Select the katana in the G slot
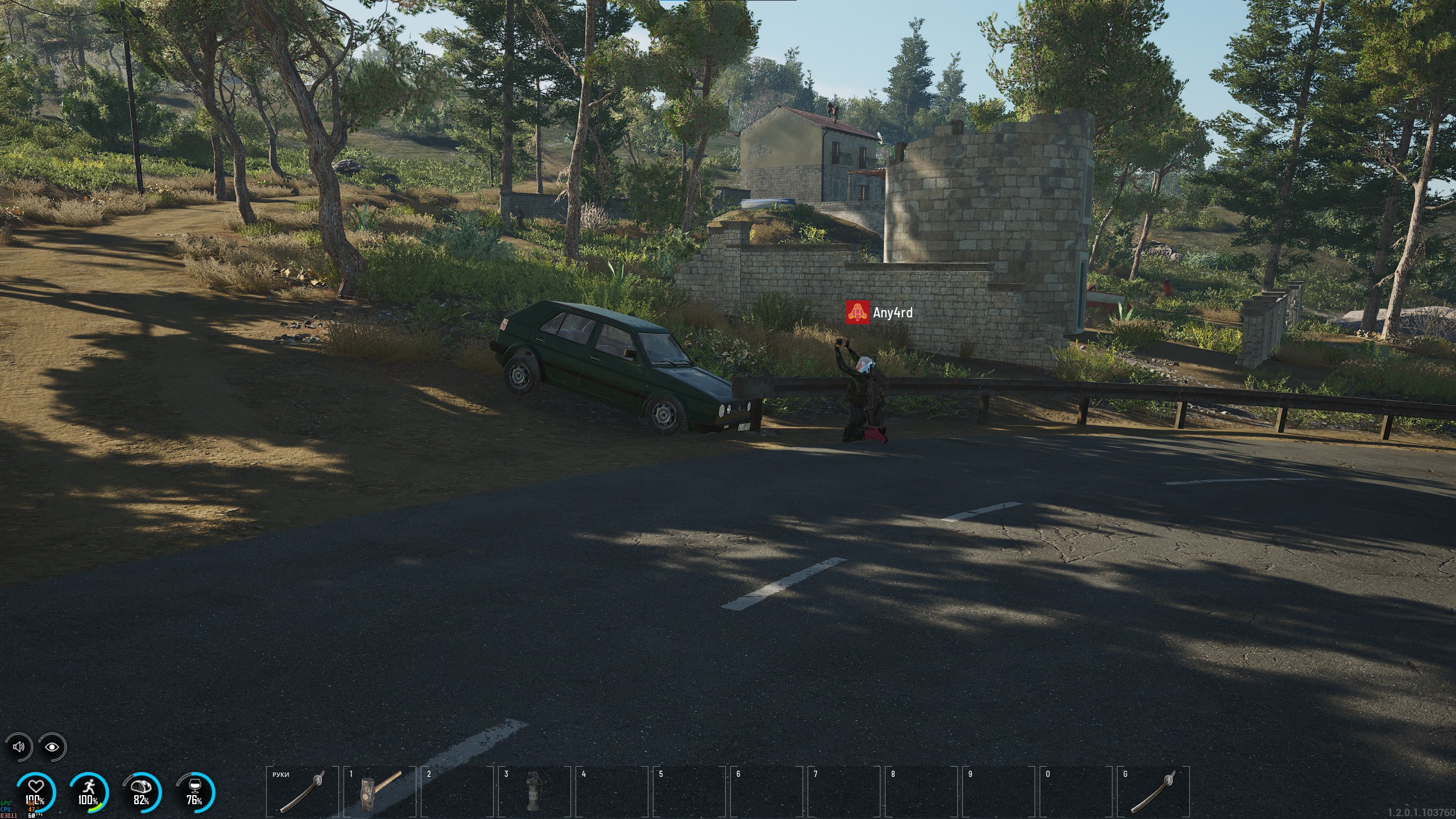 [x=1153, y=791]
